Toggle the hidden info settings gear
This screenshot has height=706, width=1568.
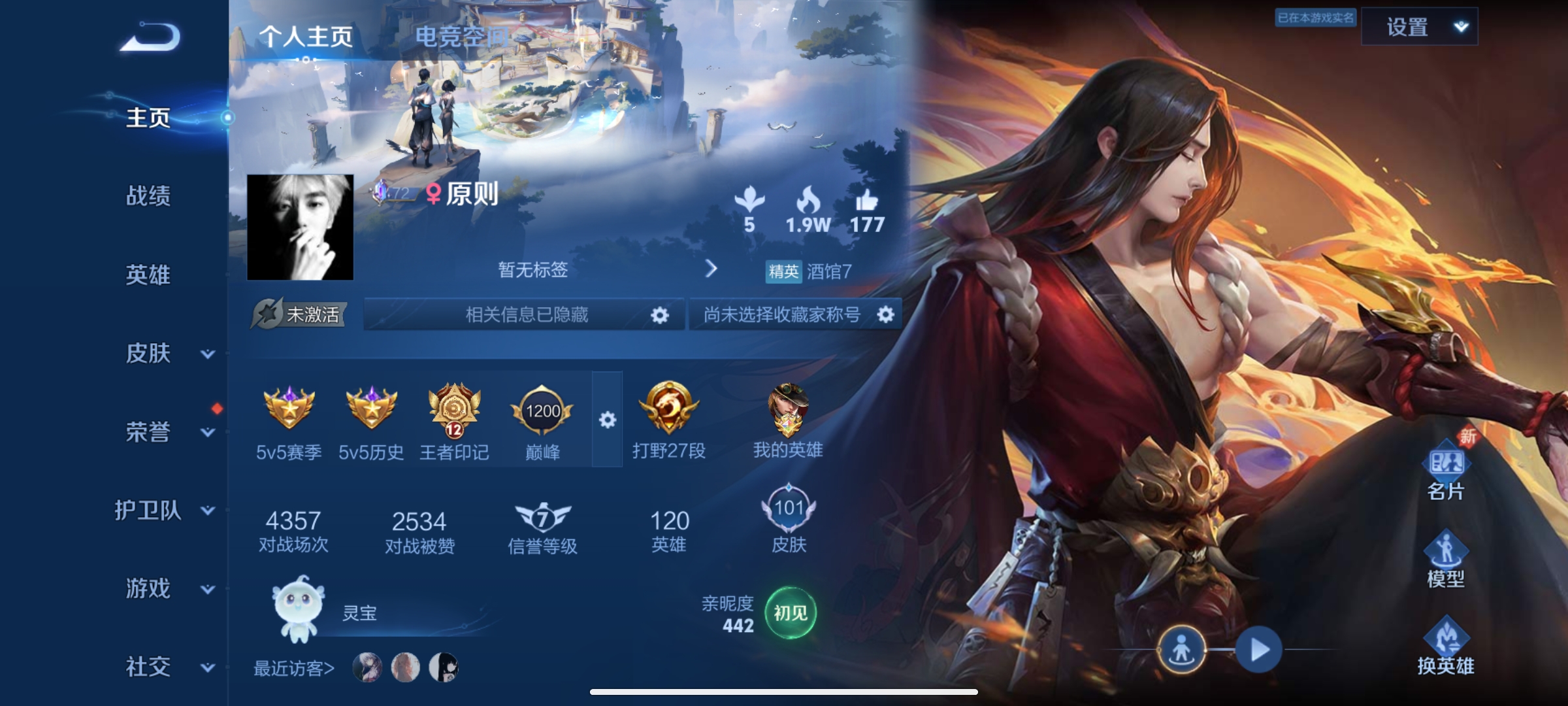click(661, 314)
